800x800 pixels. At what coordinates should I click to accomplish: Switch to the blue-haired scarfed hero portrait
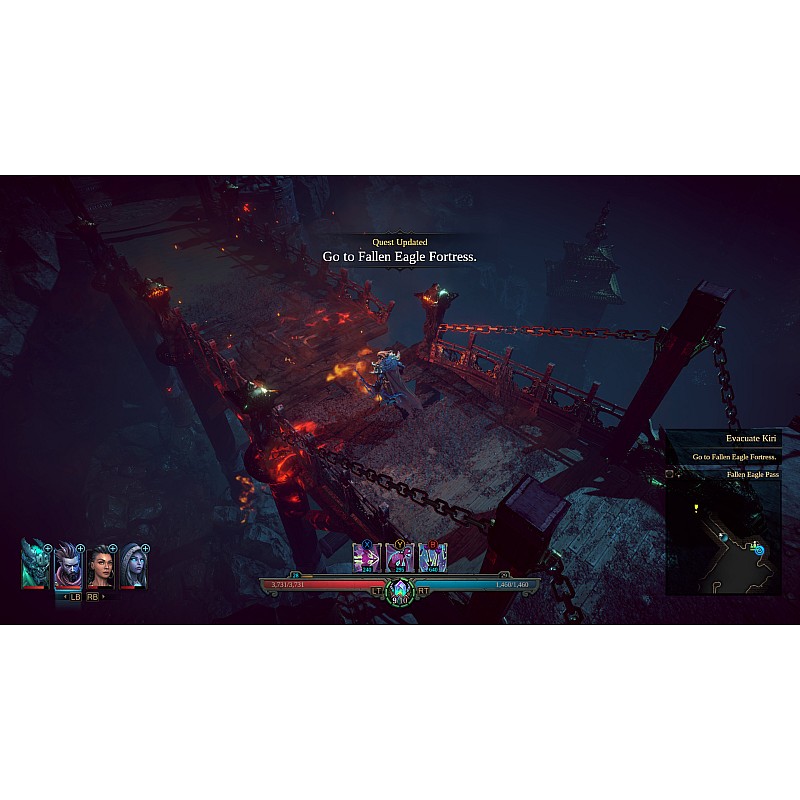click(x=67, y=566)
